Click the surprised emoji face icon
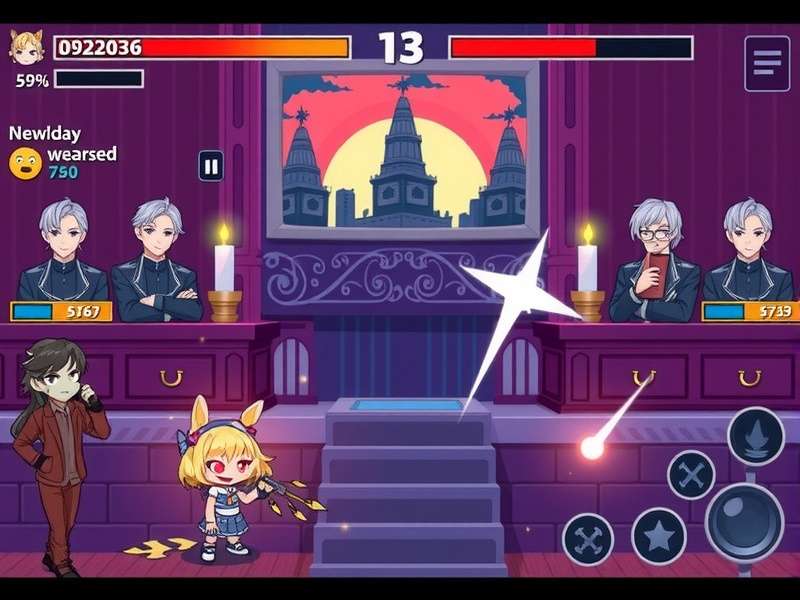Screen dimensions: 800x600 [25, 163]
